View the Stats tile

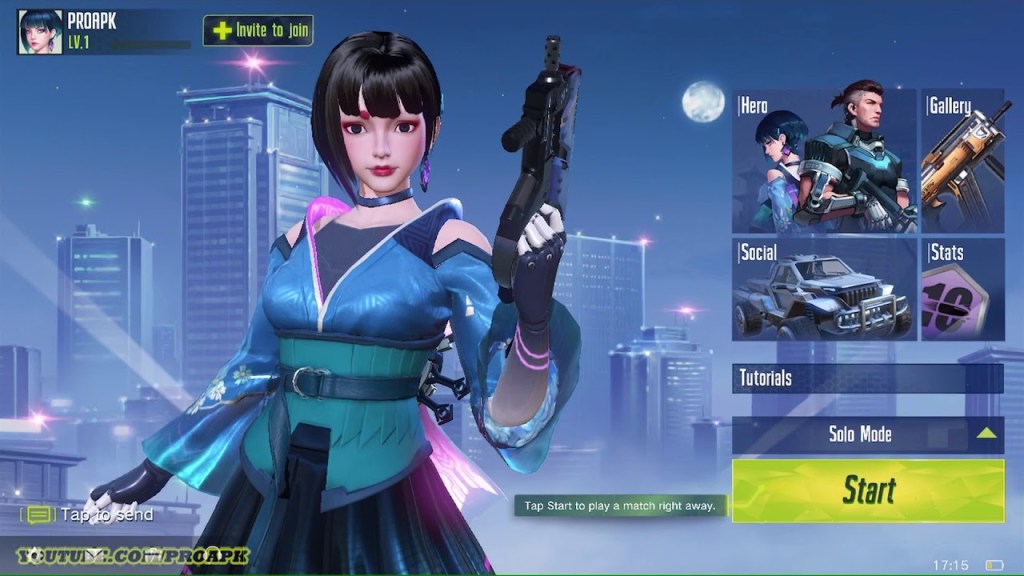[x=962, y=289]
